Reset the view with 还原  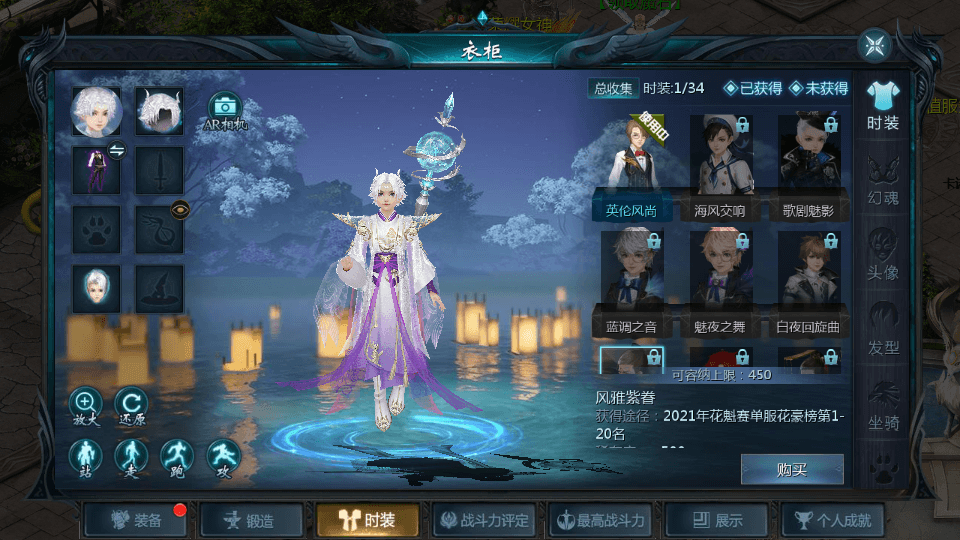(130, 407)
